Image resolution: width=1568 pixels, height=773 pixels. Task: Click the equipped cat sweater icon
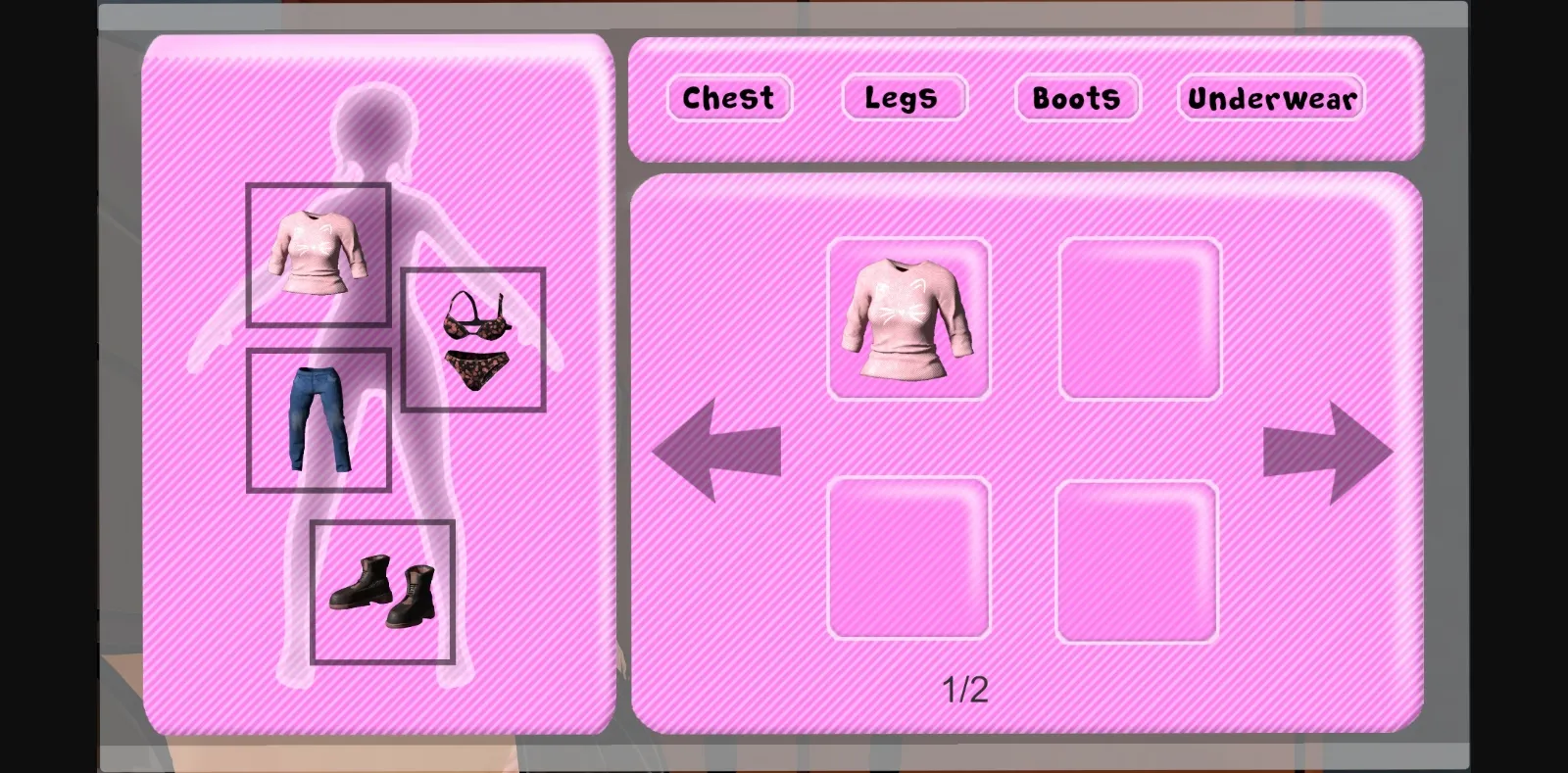[x=319, y=253]
